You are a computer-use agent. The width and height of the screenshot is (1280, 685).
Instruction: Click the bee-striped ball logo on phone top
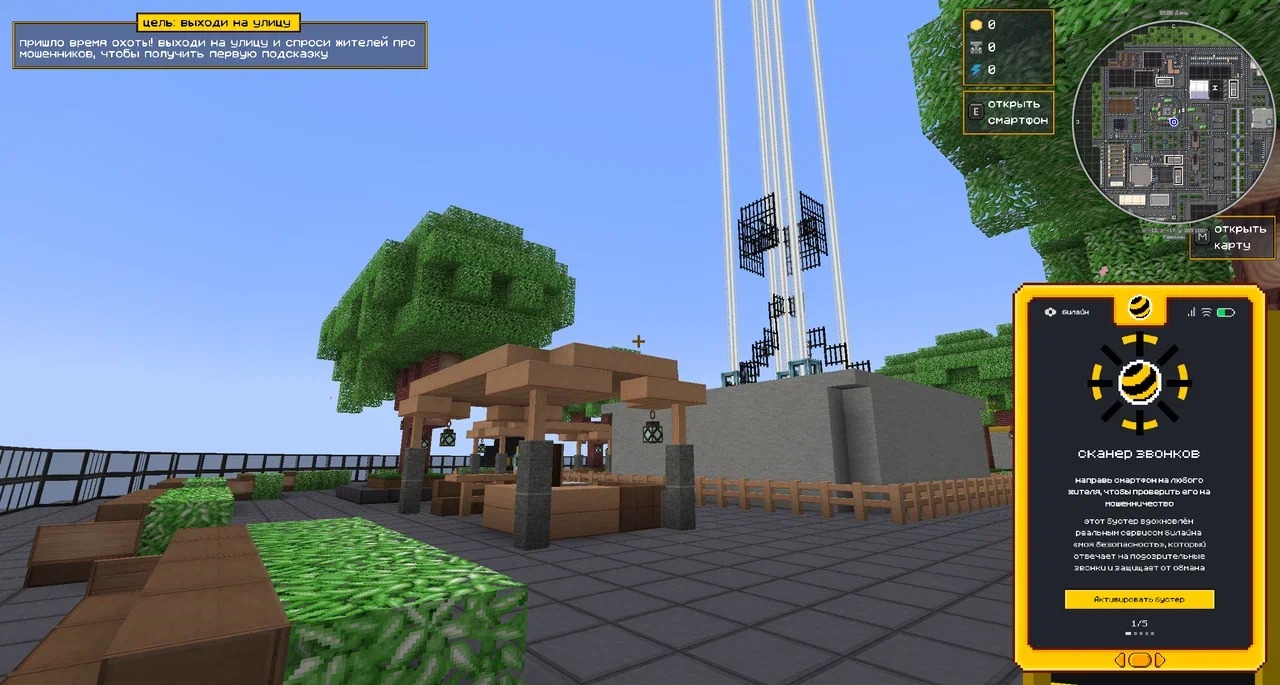click(1139, 308)
